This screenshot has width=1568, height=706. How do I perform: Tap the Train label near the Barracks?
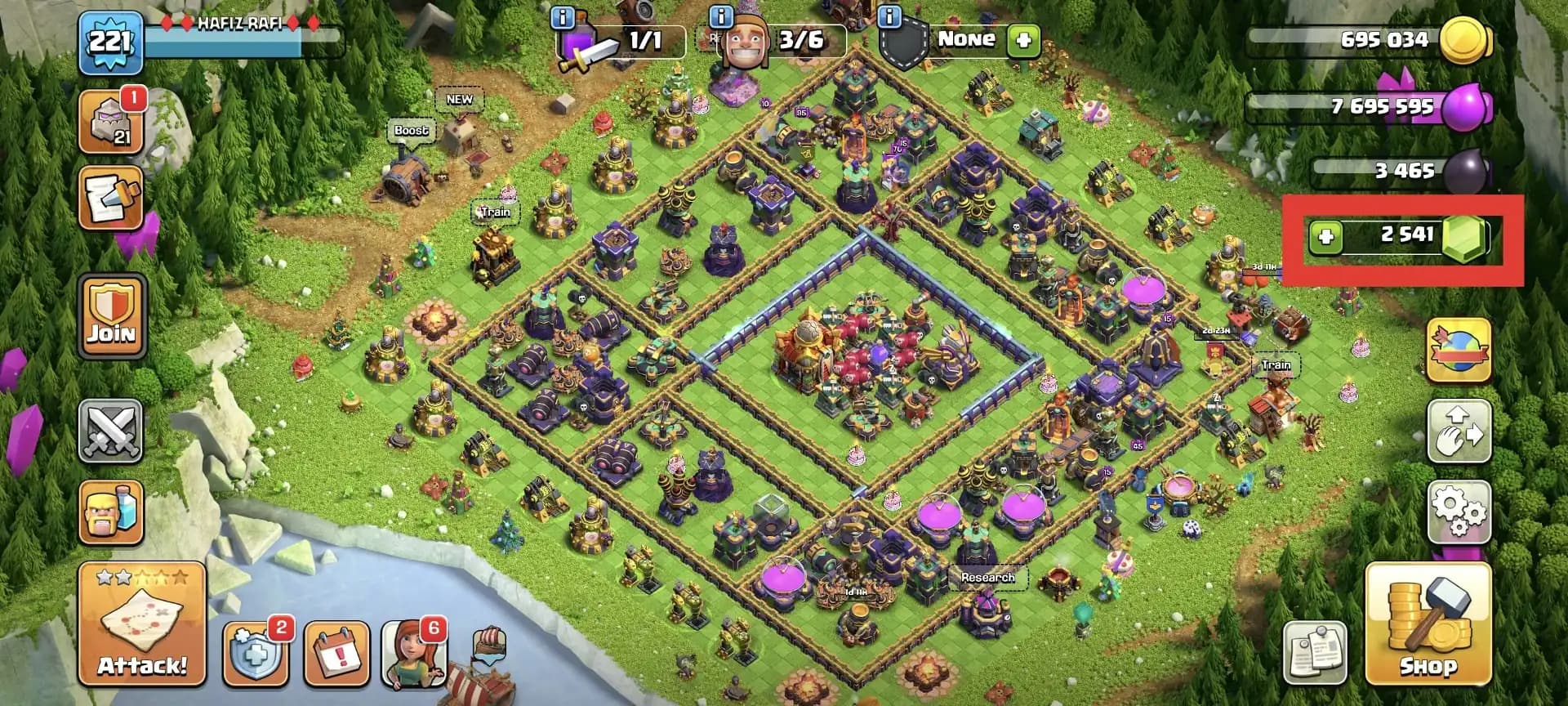495,212
